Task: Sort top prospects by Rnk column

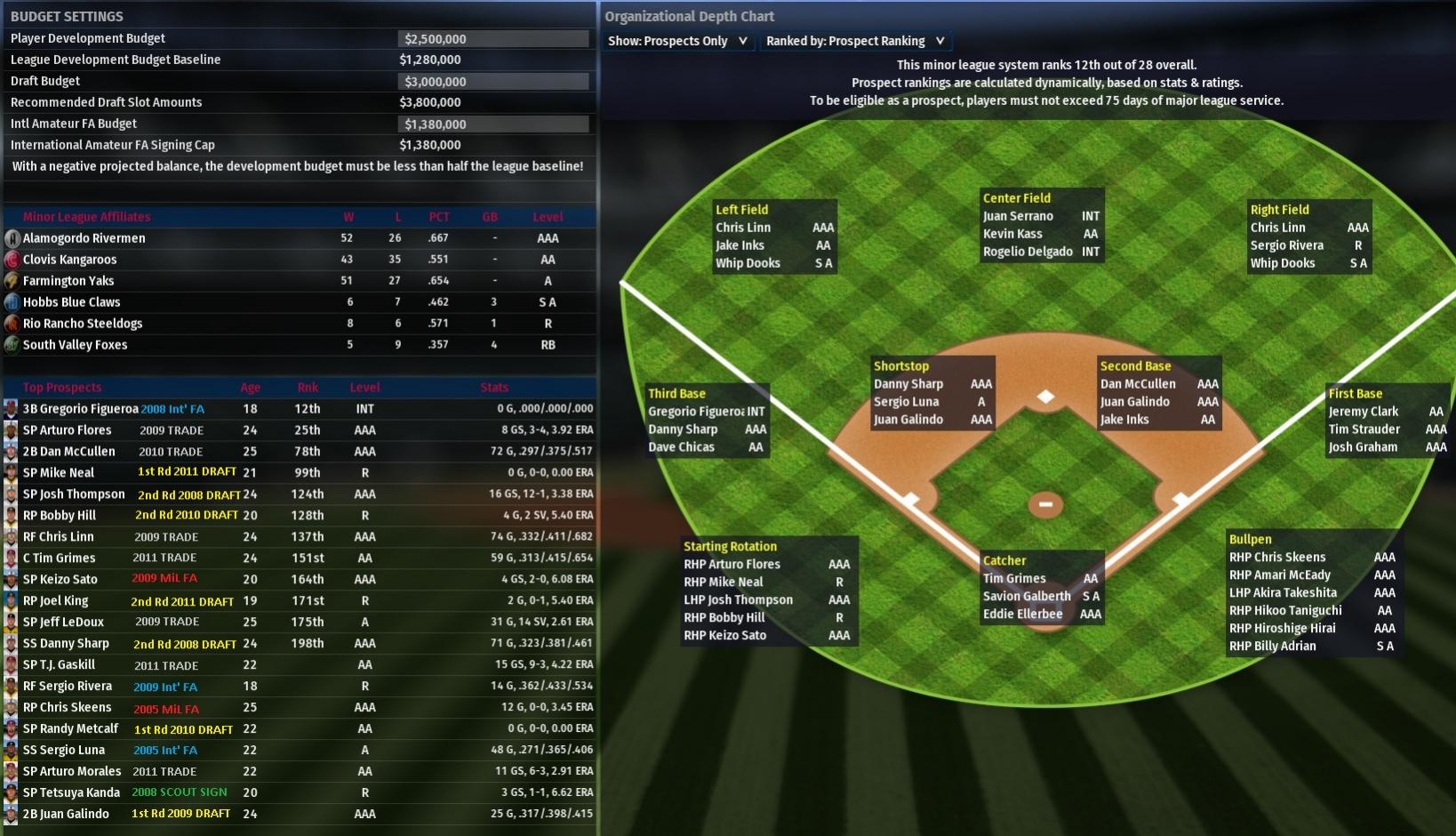Action: point(308,388)
